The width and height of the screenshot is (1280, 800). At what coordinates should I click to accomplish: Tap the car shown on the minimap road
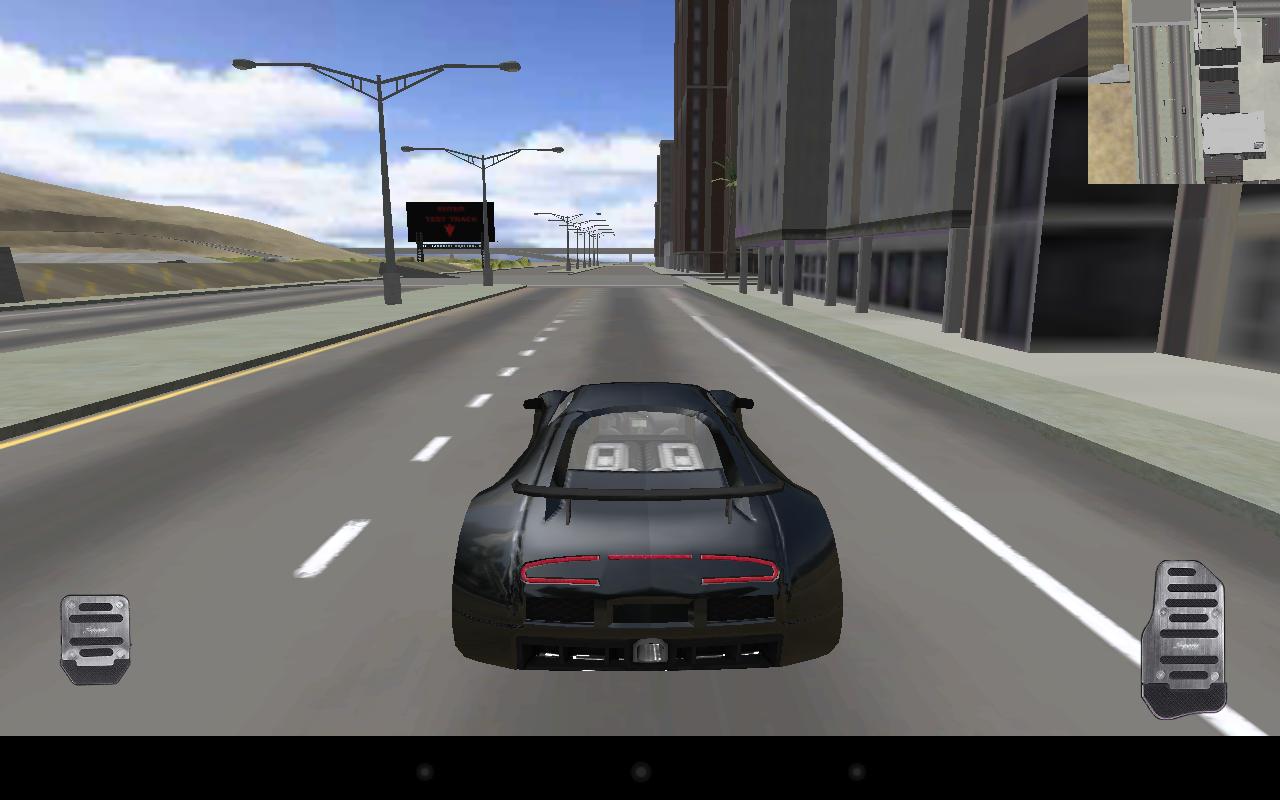1184,110
